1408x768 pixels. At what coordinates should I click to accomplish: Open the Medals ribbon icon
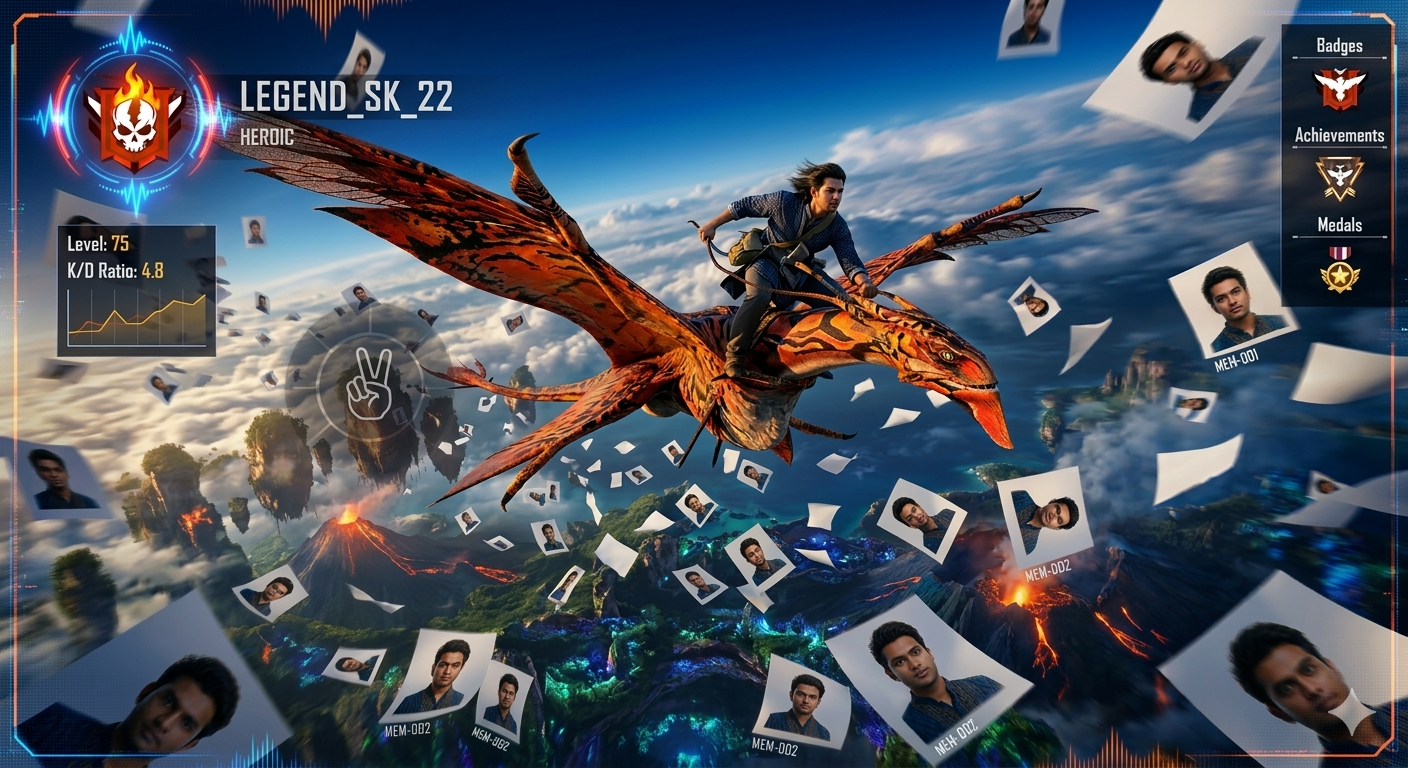click(1338, 252)
